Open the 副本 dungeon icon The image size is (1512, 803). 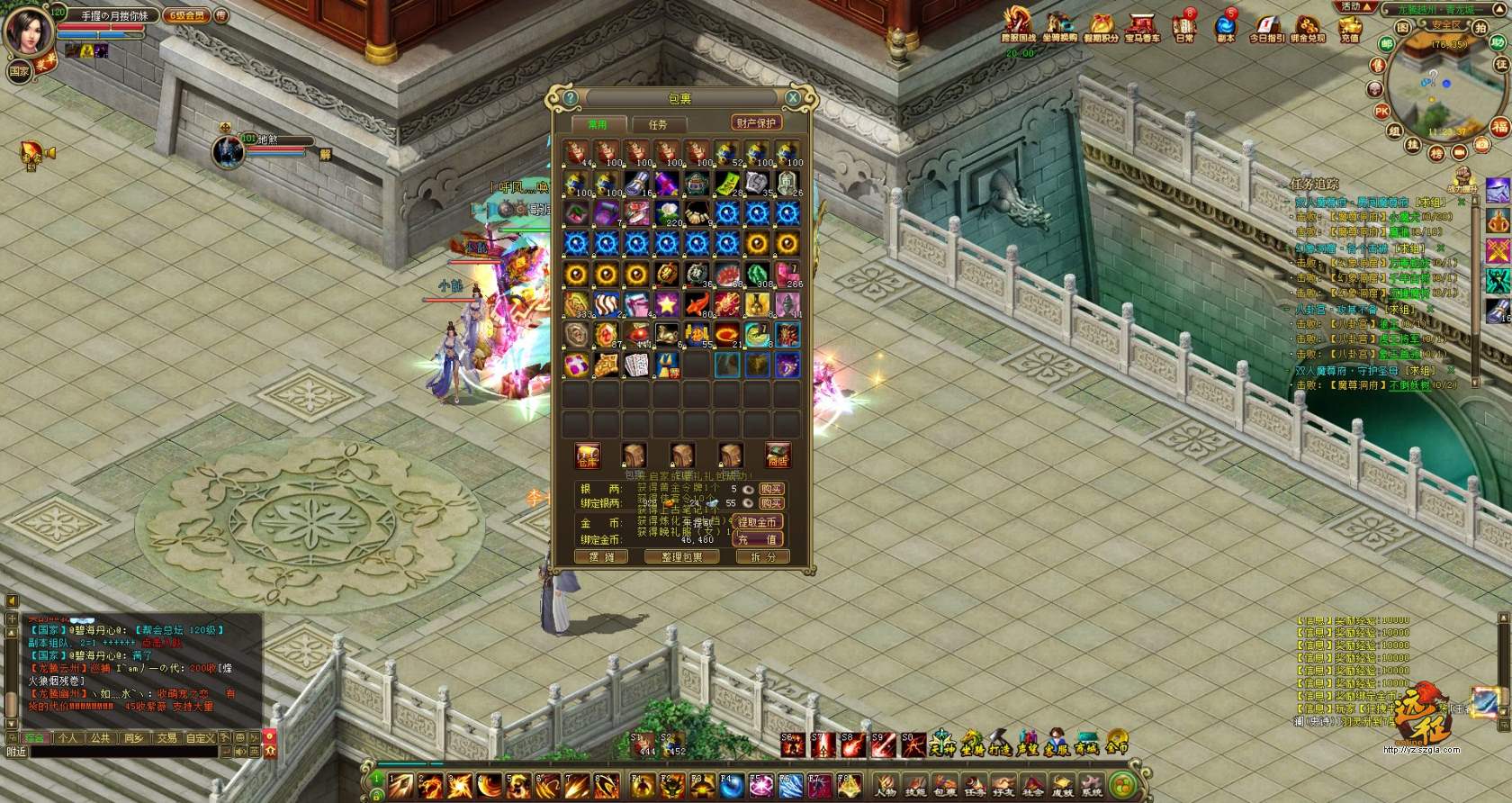coord(1225,27)
